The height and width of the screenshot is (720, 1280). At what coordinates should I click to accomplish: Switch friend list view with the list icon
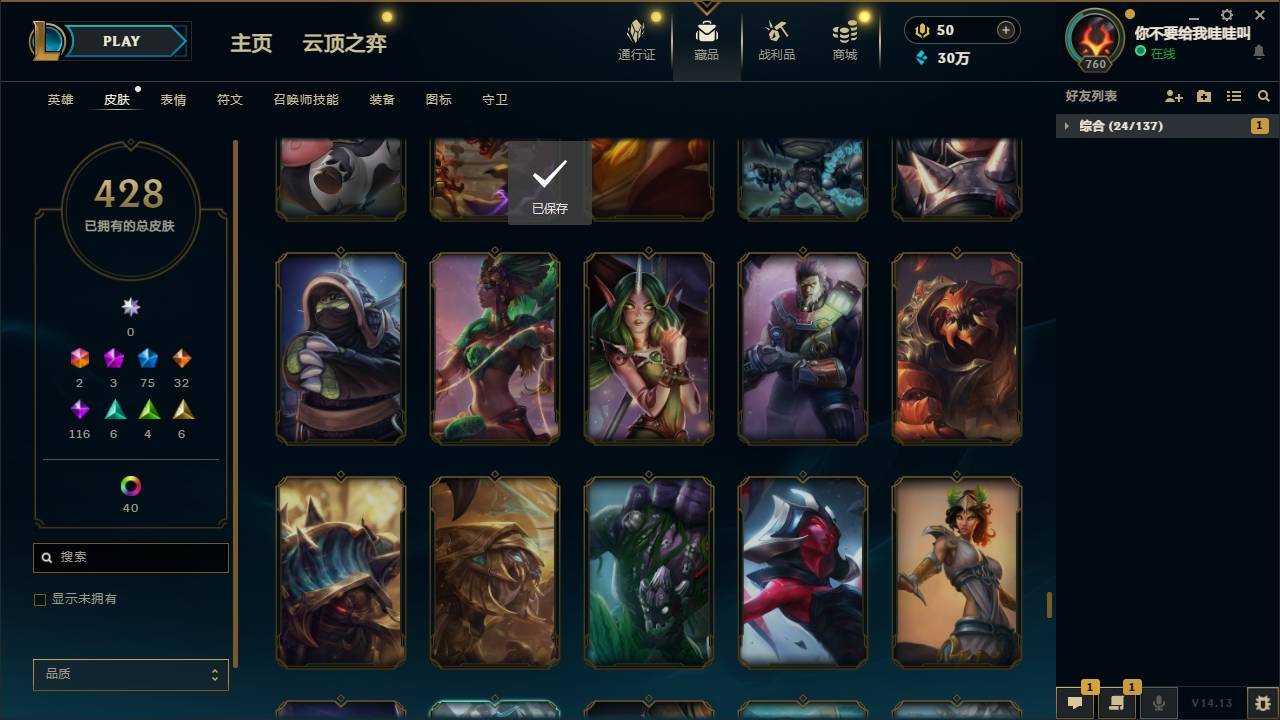[x=1235, y=97]
